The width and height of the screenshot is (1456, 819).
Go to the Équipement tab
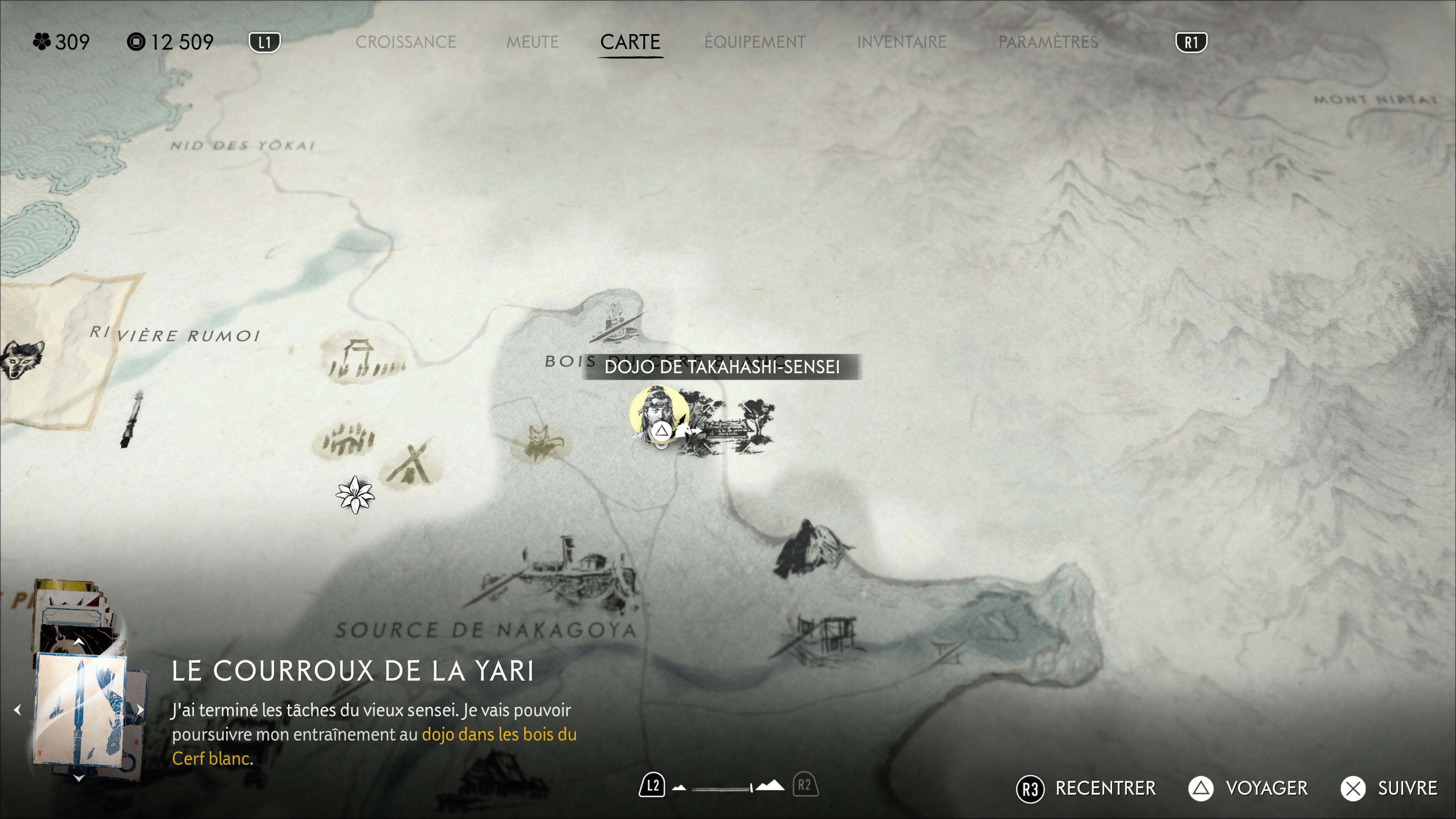pyautogui.click(x=755, y=42)
